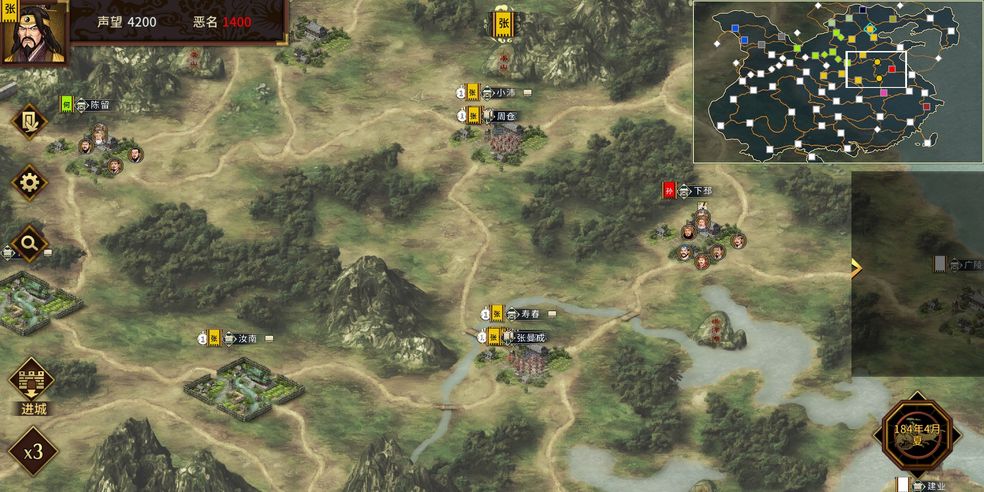Toggle the x3 game speed button
The height and width of the screenshot is (492, 984).
coord(33,450)
